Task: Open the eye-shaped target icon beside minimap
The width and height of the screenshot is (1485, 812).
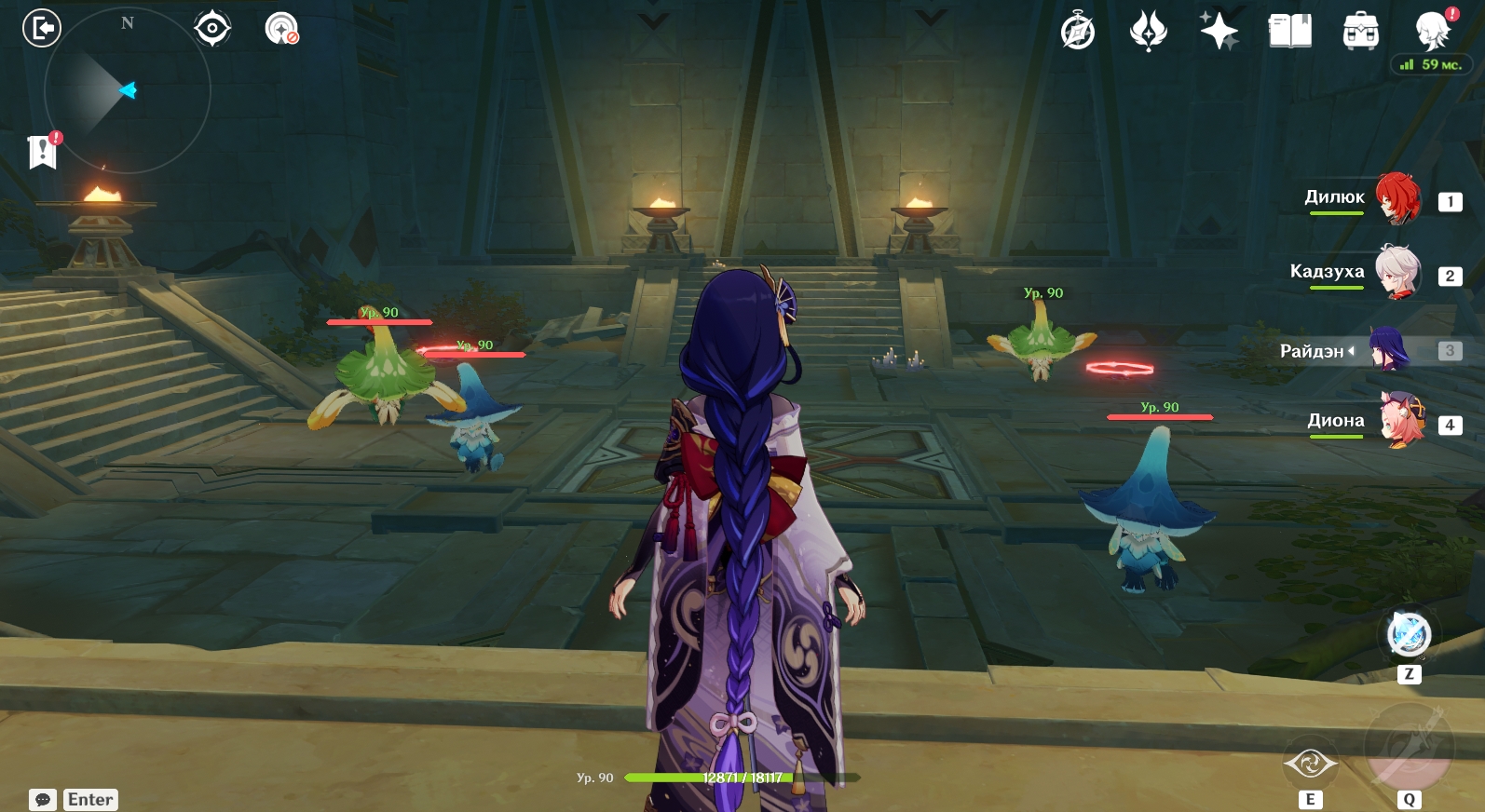Action: click(x=212, y=29)
